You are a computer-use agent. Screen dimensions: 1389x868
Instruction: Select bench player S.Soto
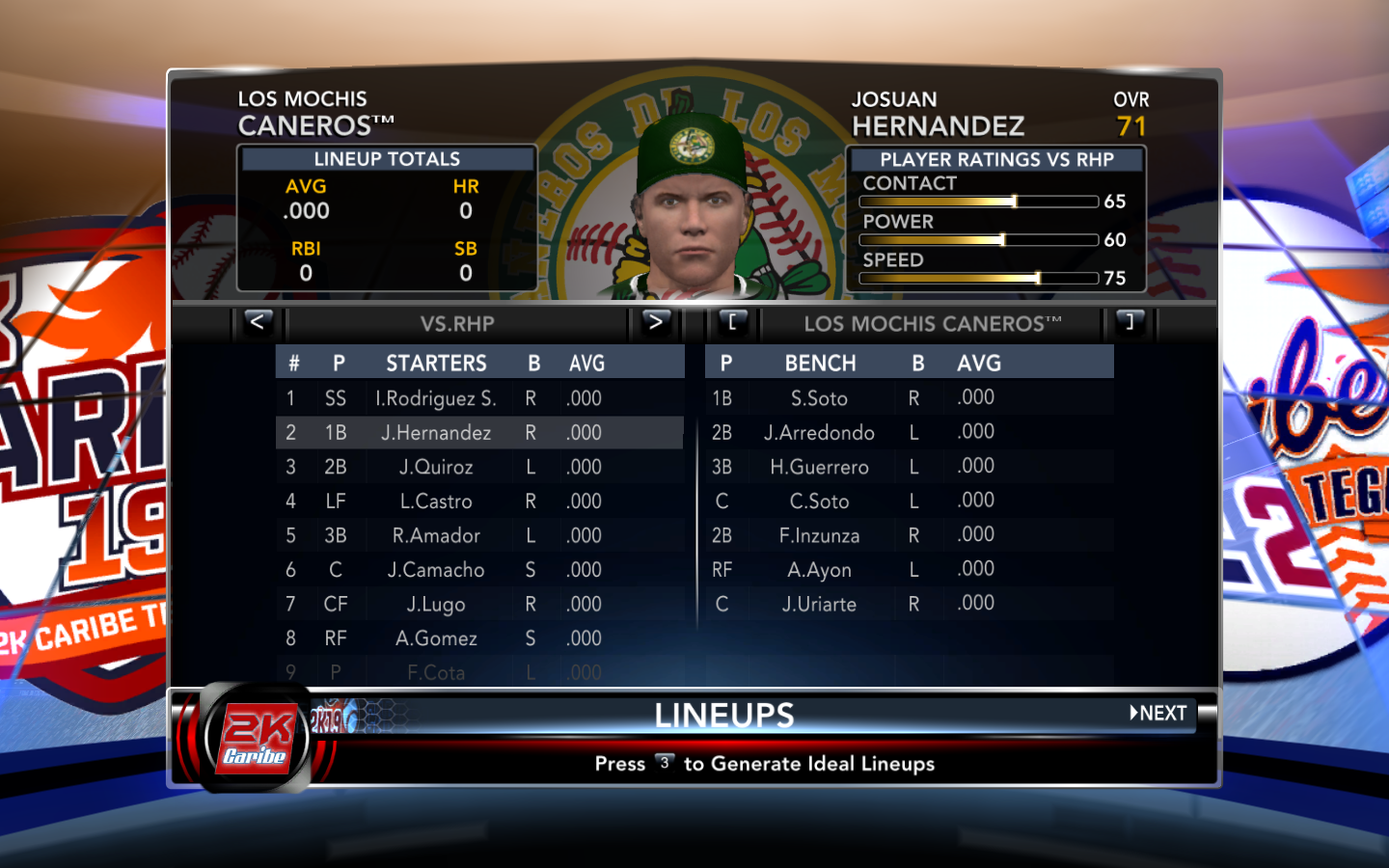819,398
